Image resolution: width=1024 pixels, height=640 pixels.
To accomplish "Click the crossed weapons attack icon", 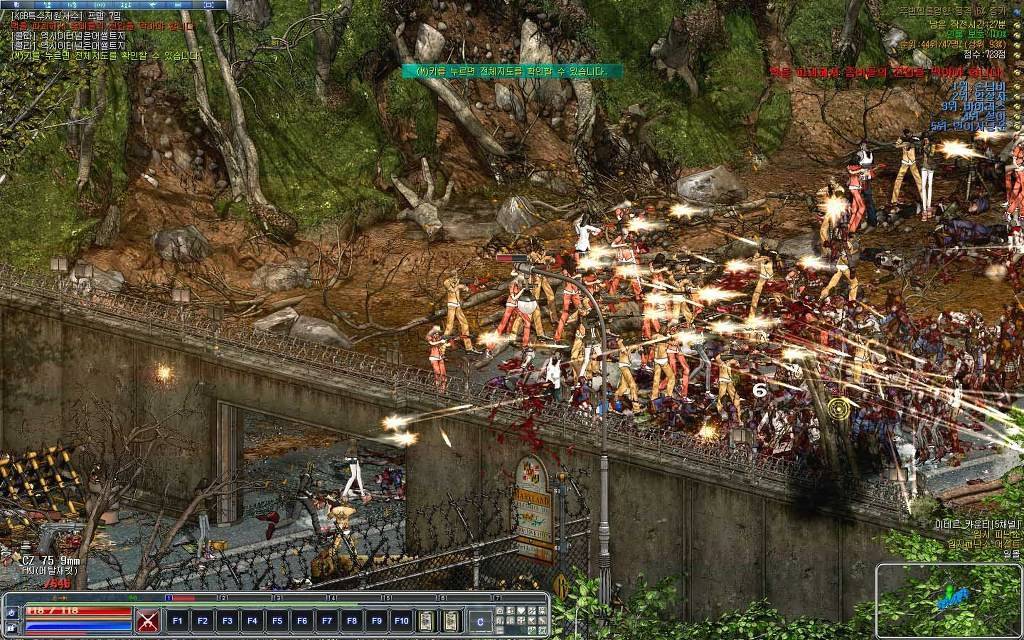I will [x=148, y=620].
